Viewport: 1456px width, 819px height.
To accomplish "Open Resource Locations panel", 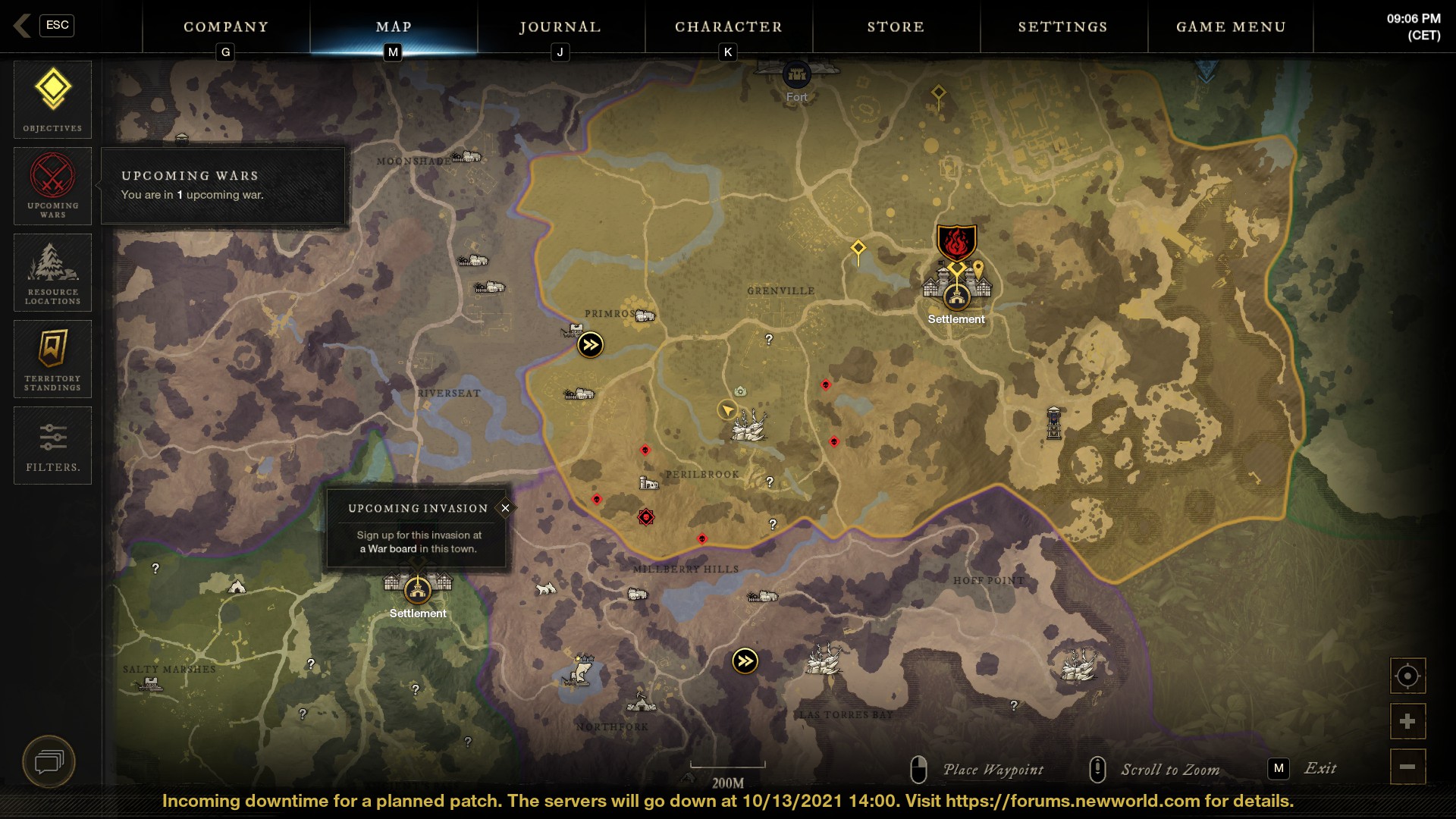I will (x=52, y=272).
